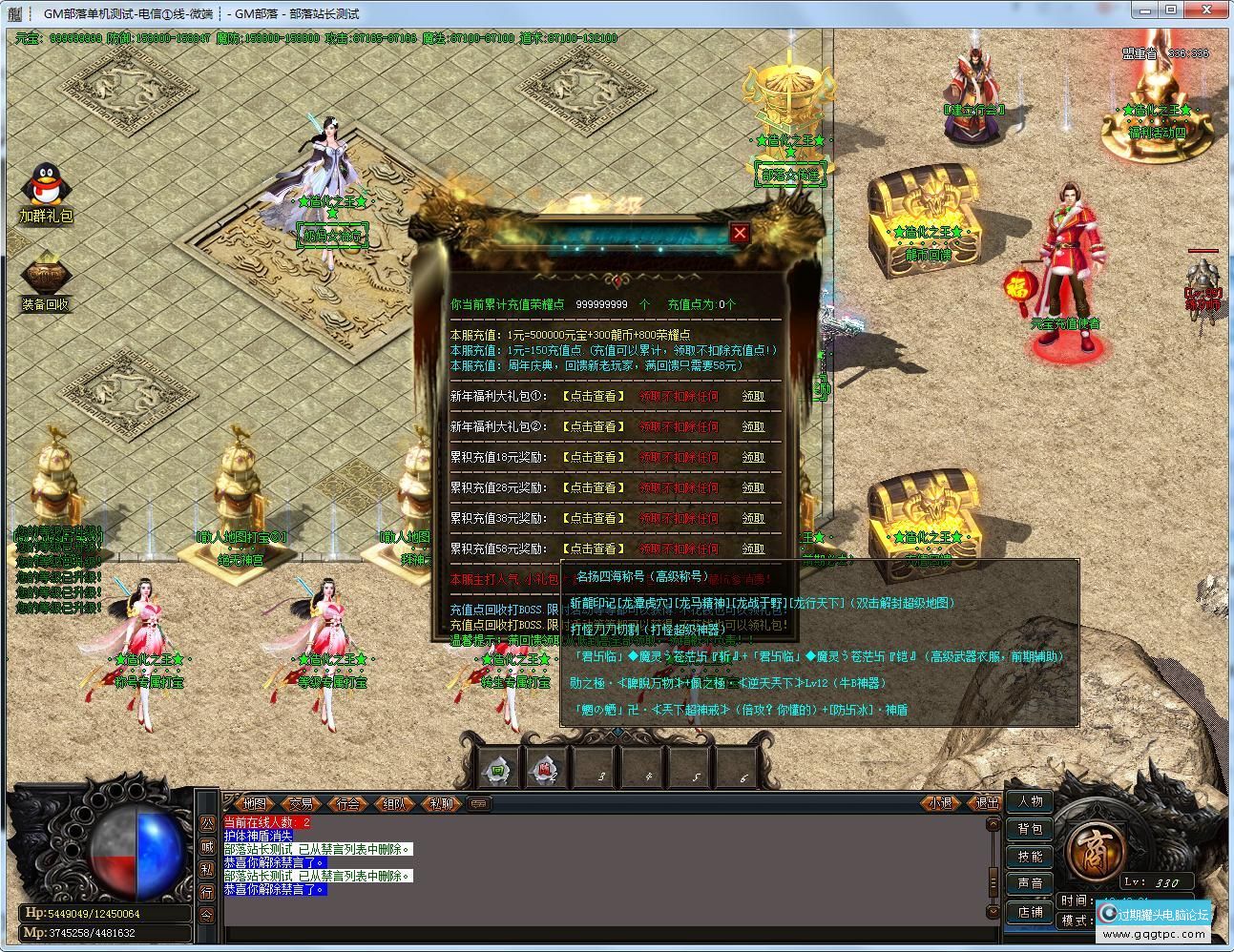Open the 行会 guild tab
This screenshot has width=1234, height=952.
point(349,804)
